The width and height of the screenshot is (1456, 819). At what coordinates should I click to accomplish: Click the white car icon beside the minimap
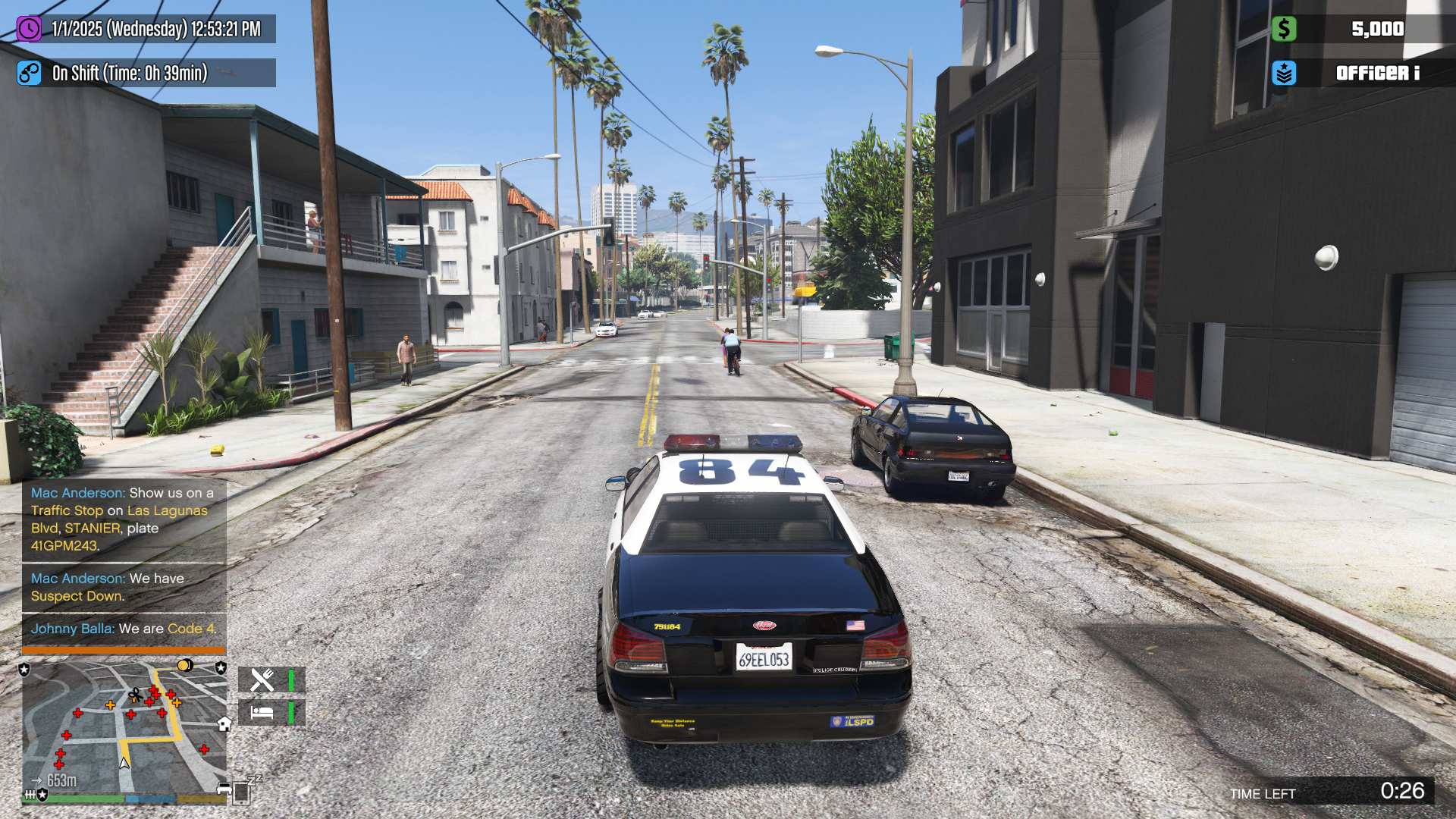tap(224, 789)
